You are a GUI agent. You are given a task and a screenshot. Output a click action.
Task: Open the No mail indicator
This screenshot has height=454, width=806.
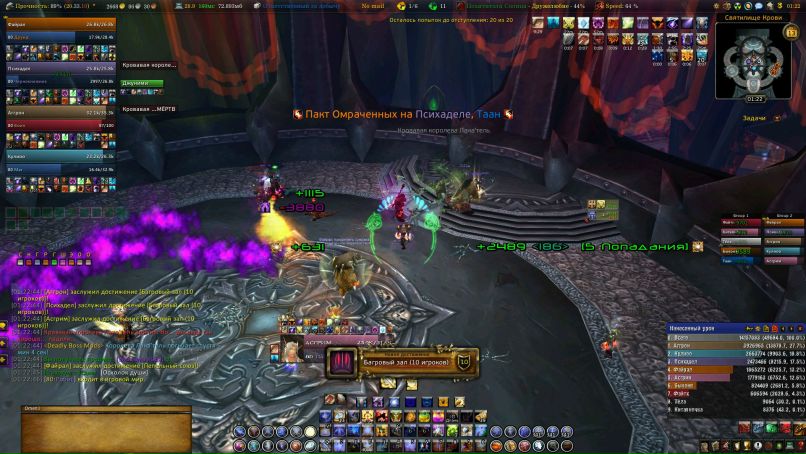(x=374, y=6)
